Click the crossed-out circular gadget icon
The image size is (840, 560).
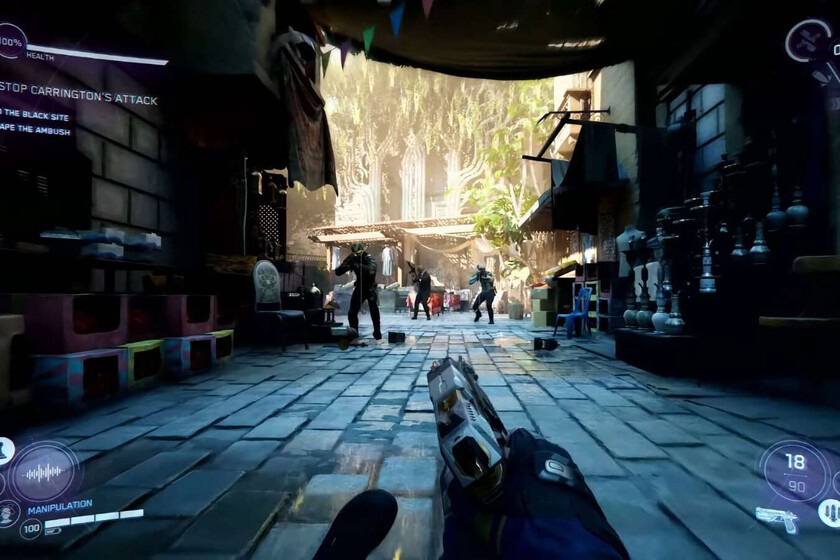808,41
